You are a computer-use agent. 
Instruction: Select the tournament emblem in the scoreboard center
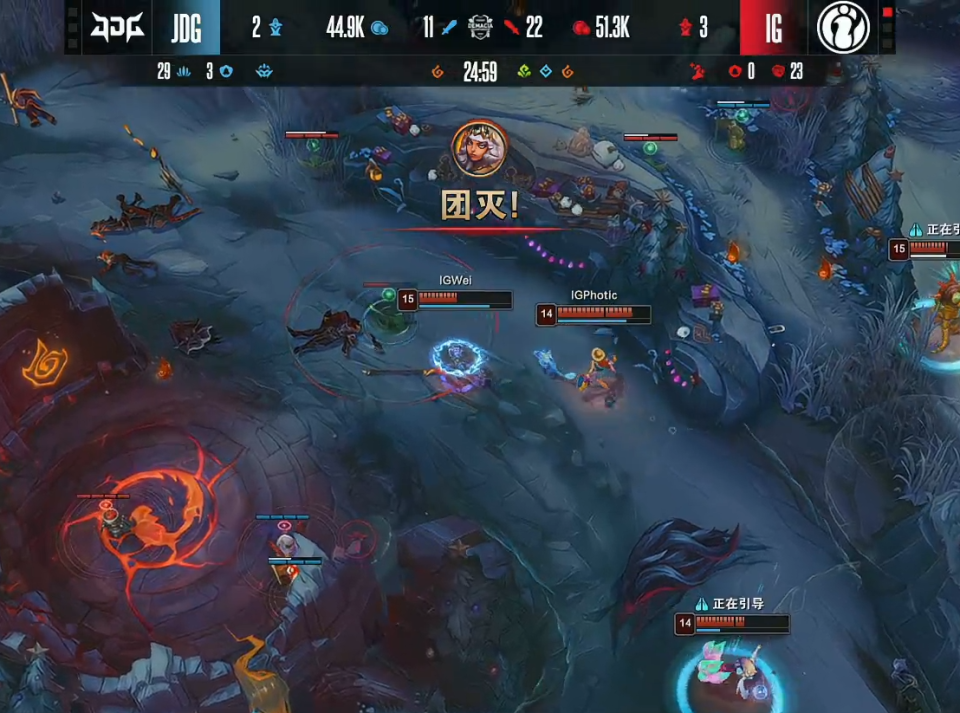(x=481, y=27)
